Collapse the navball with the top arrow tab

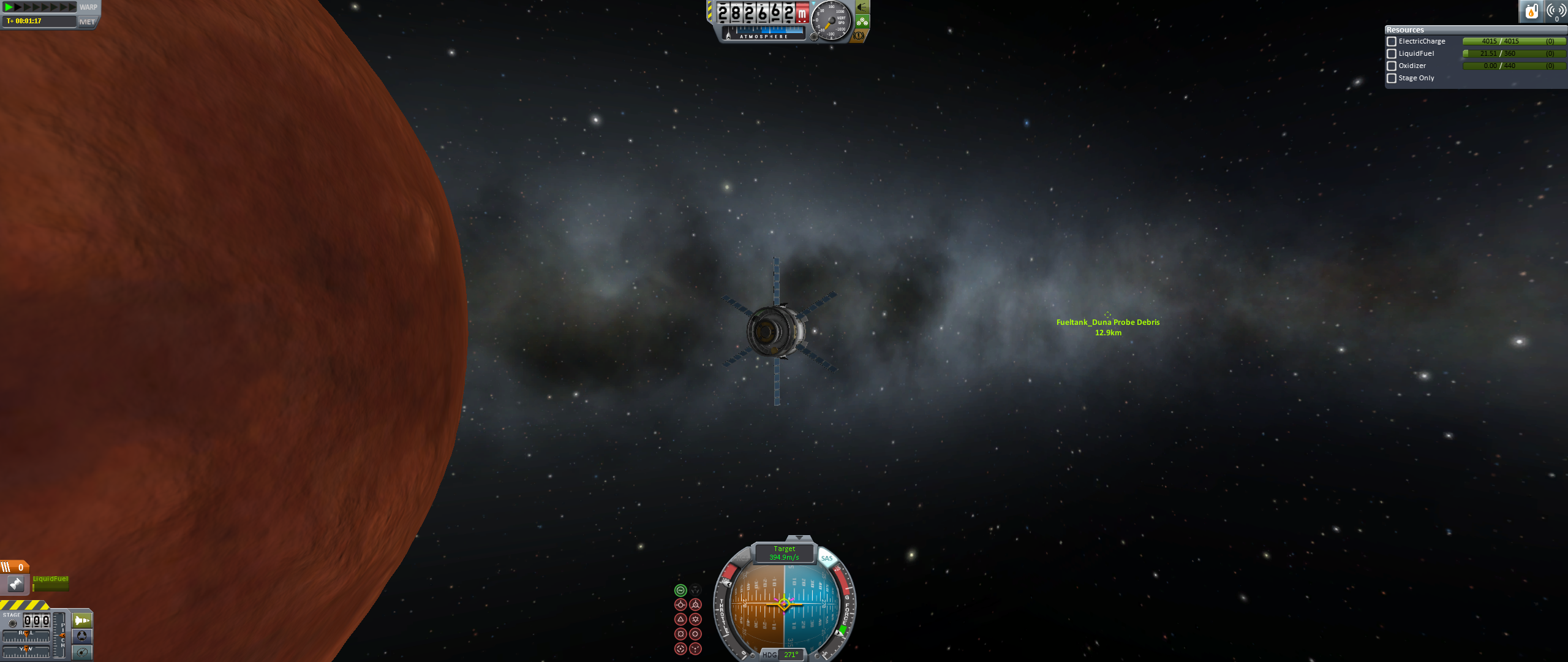(799, 538)
